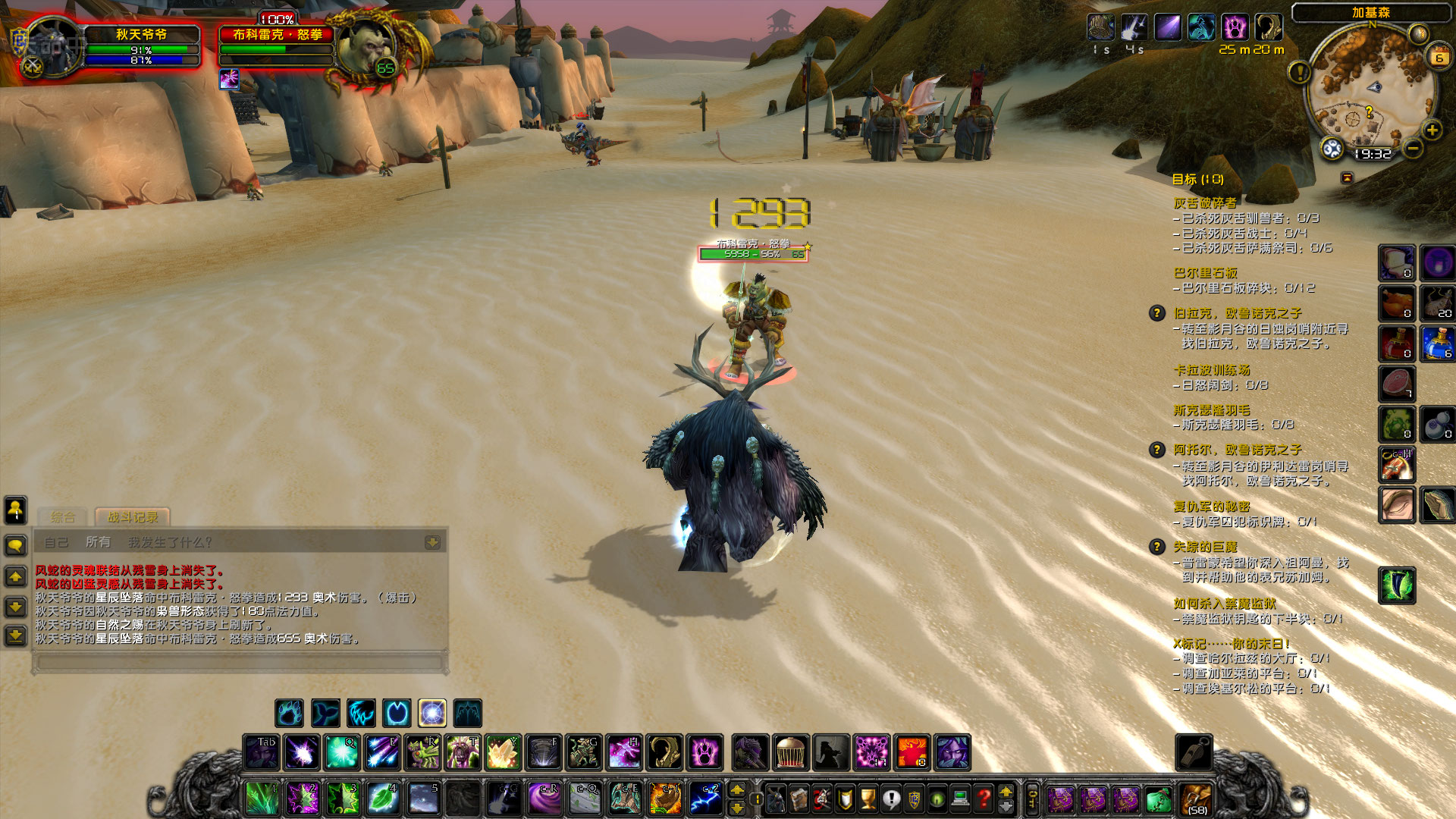This screenshot has width=1456, height=819.
Task: Open the calendar button showing 6
Action: click(x=1439, y=57)
